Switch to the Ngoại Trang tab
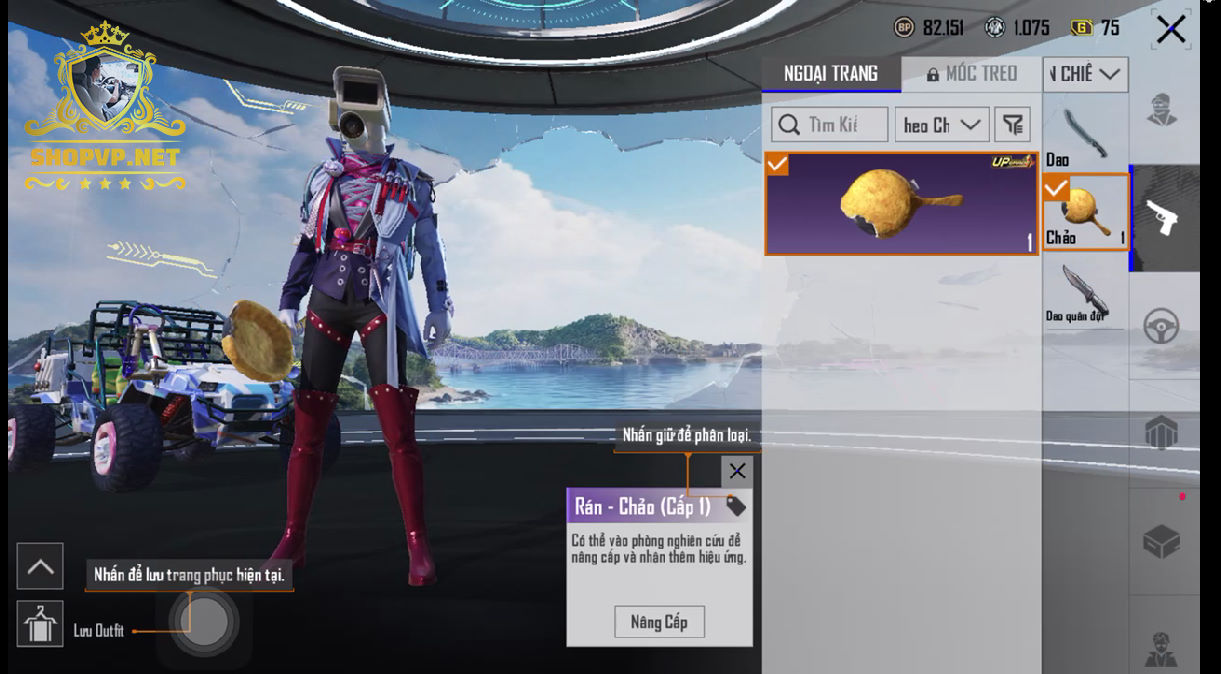Screen dimensions: 1221x674 pyautogui.click(x=831, y=74)
